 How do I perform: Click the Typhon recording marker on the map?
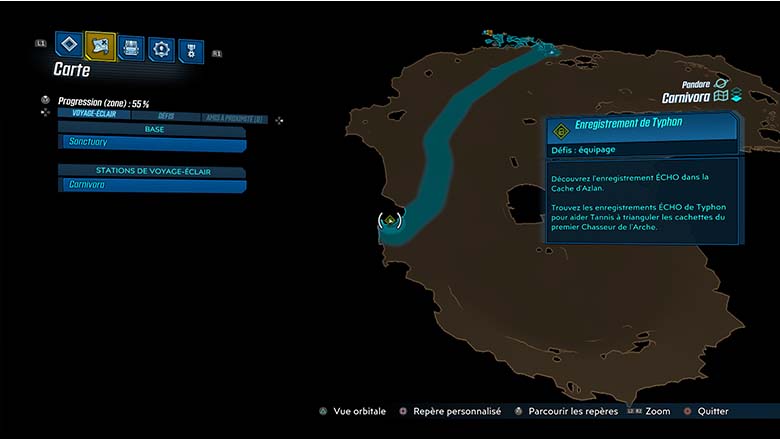pyautogui.click(x=390, y=219)
